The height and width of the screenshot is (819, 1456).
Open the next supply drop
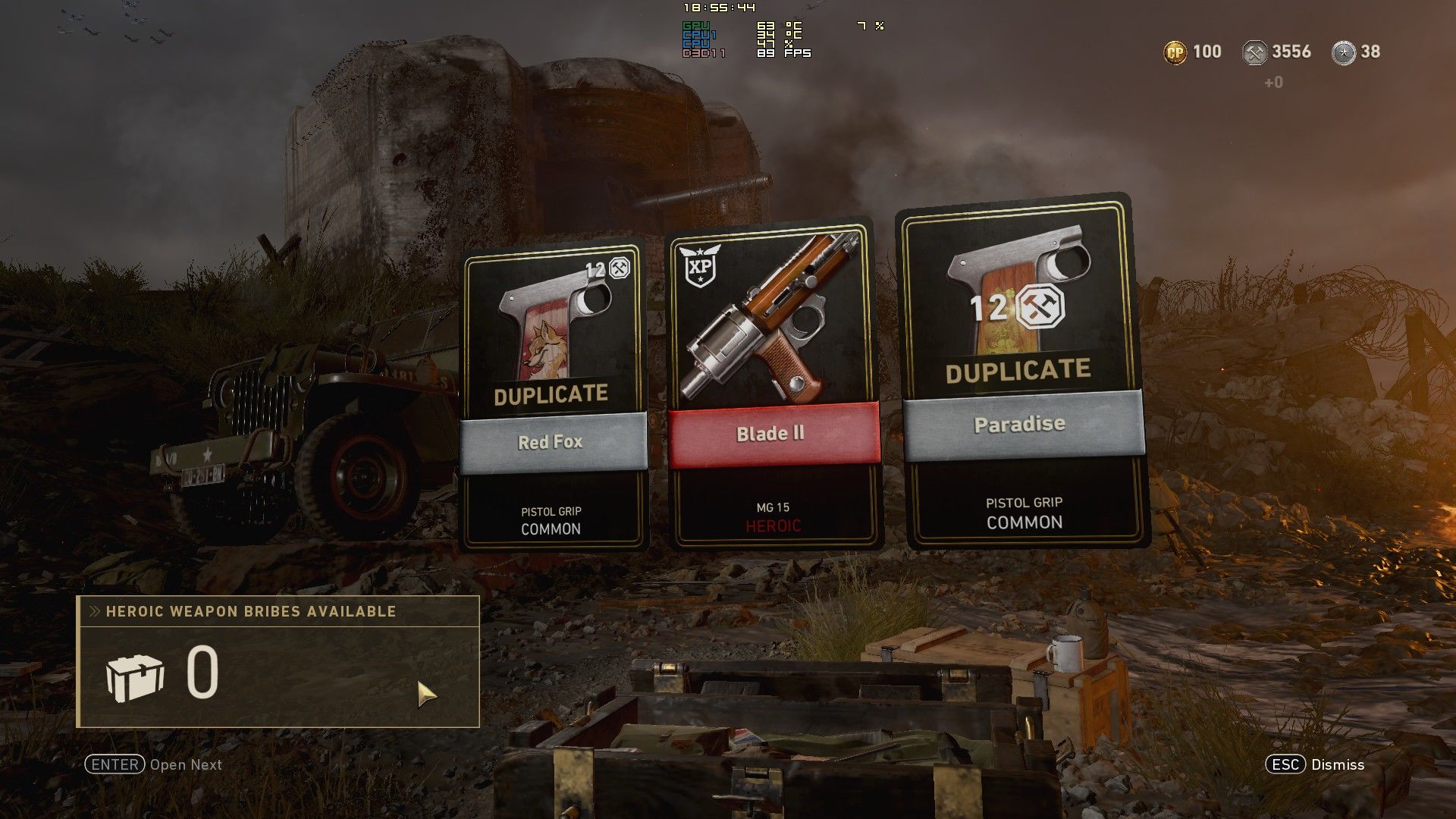154,764
